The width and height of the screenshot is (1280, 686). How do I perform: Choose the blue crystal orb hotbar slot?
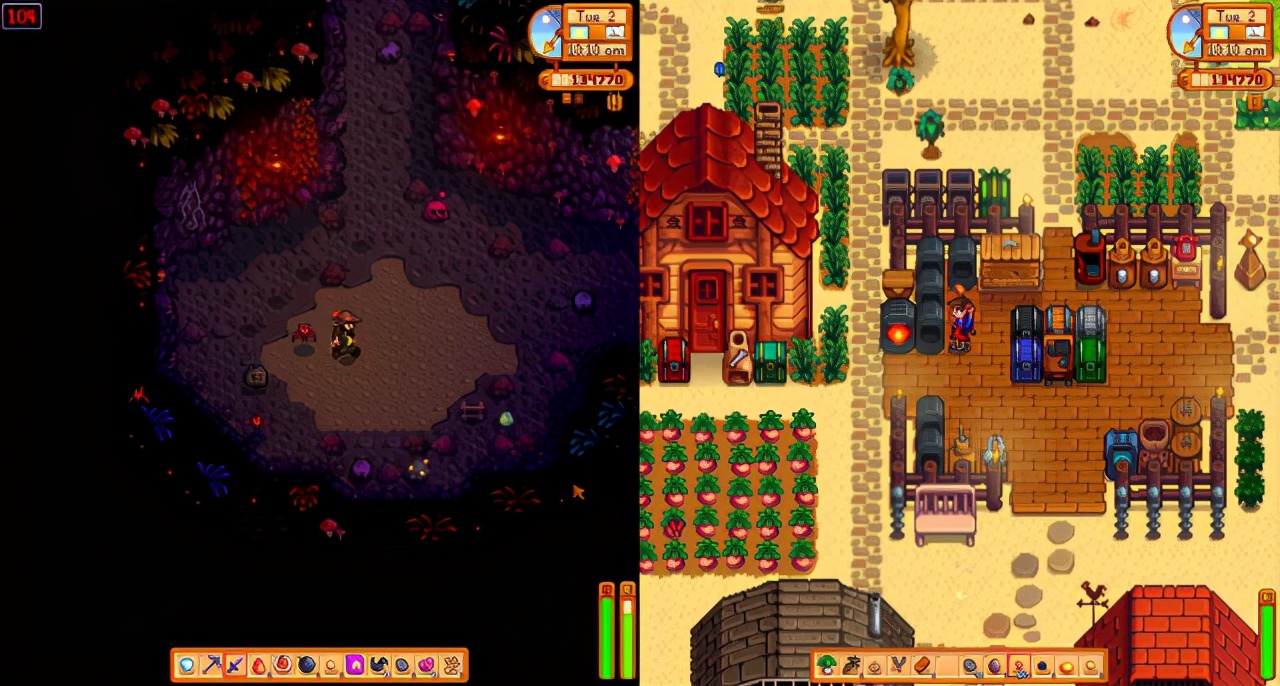click(186, 665)
